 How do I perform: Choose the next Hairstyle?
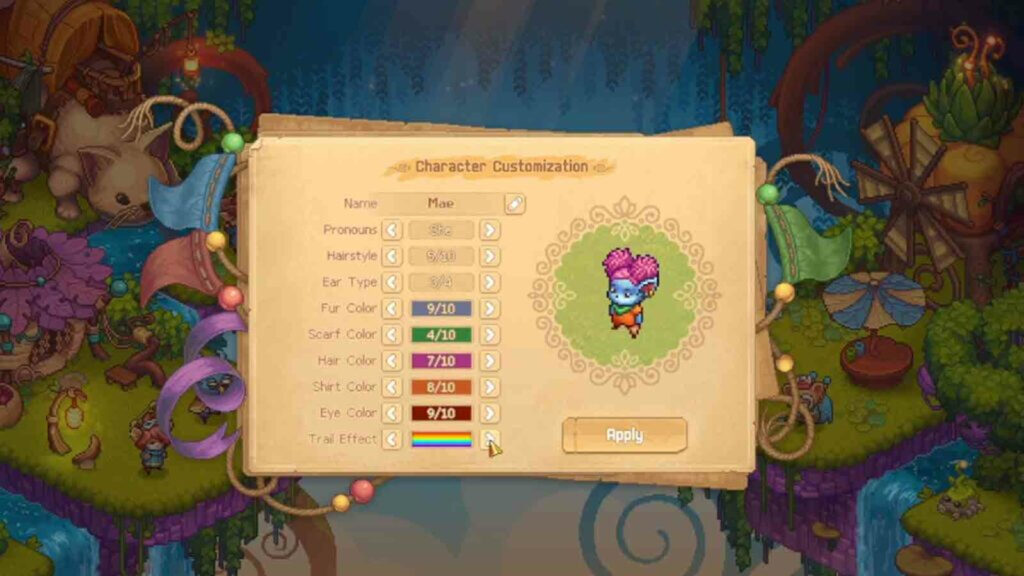tap(489, 256)
